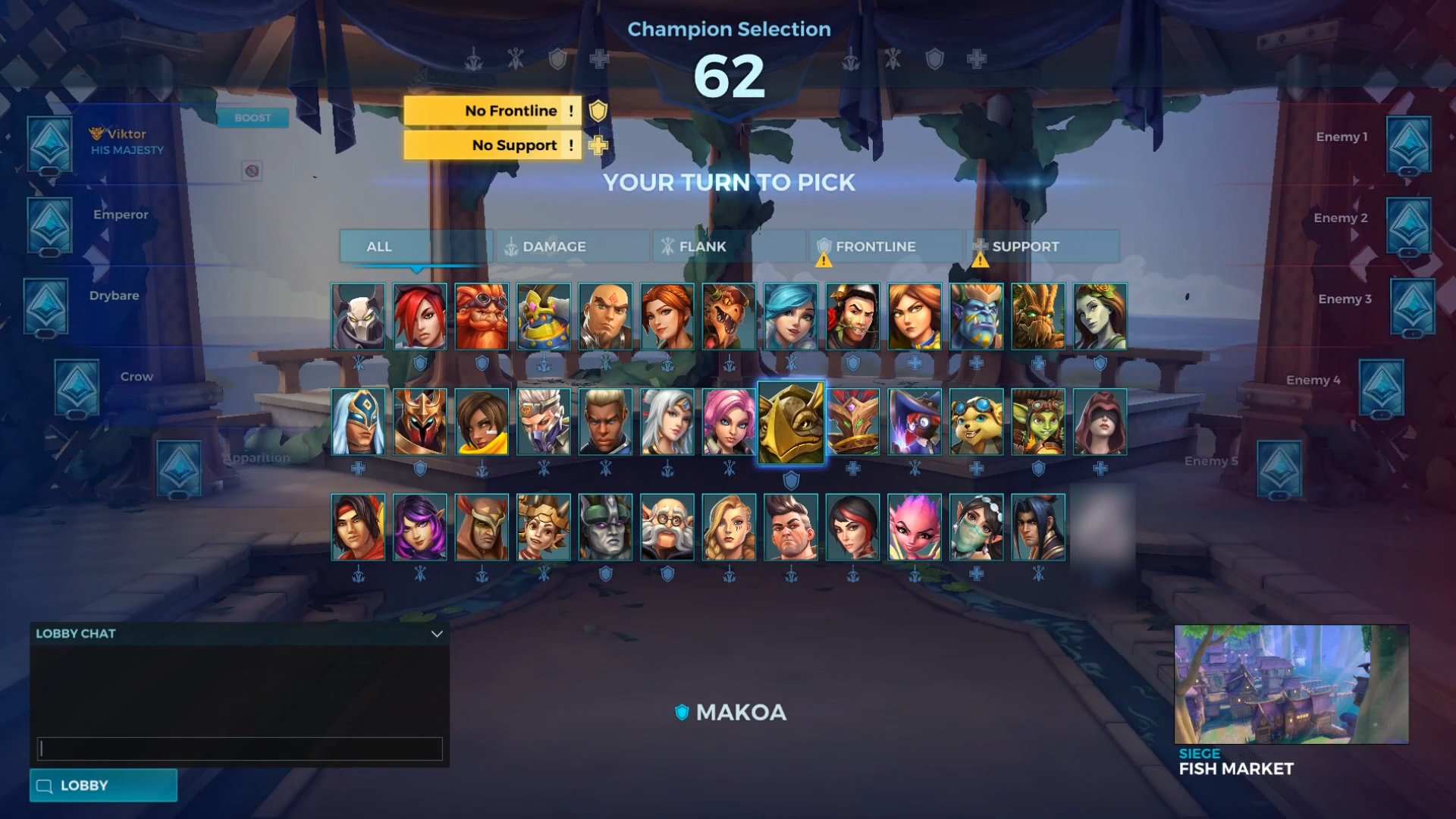1456x819 pixels.
Task: Choose Evie from the champion roster
Action: (x=791, y=317)
